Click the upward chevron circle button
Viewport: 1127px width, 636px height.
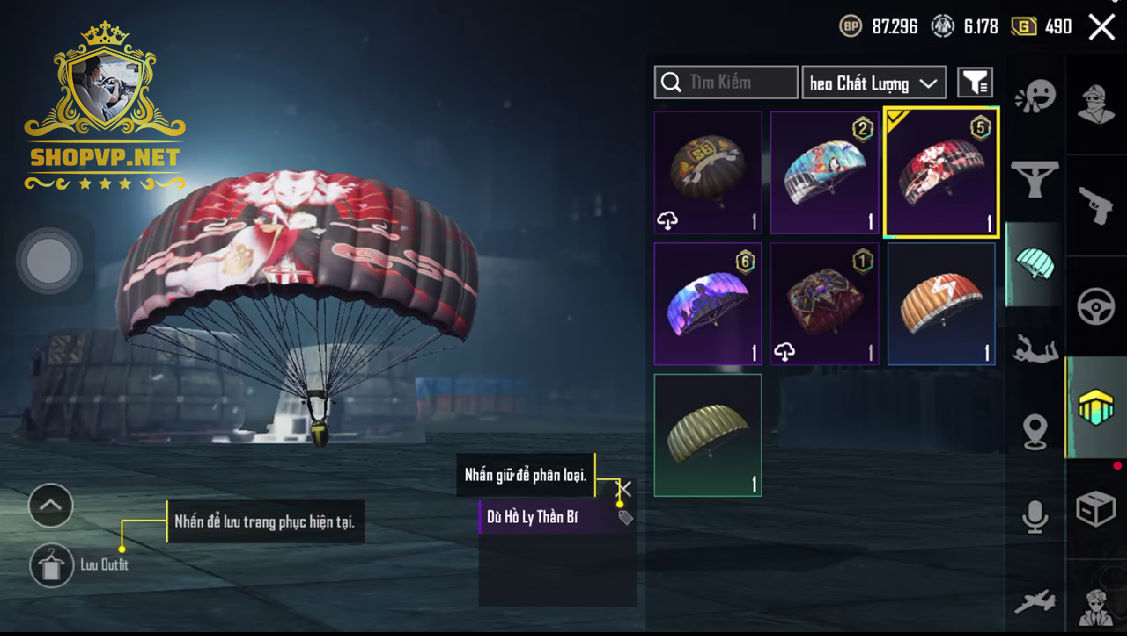pos(50,506)
